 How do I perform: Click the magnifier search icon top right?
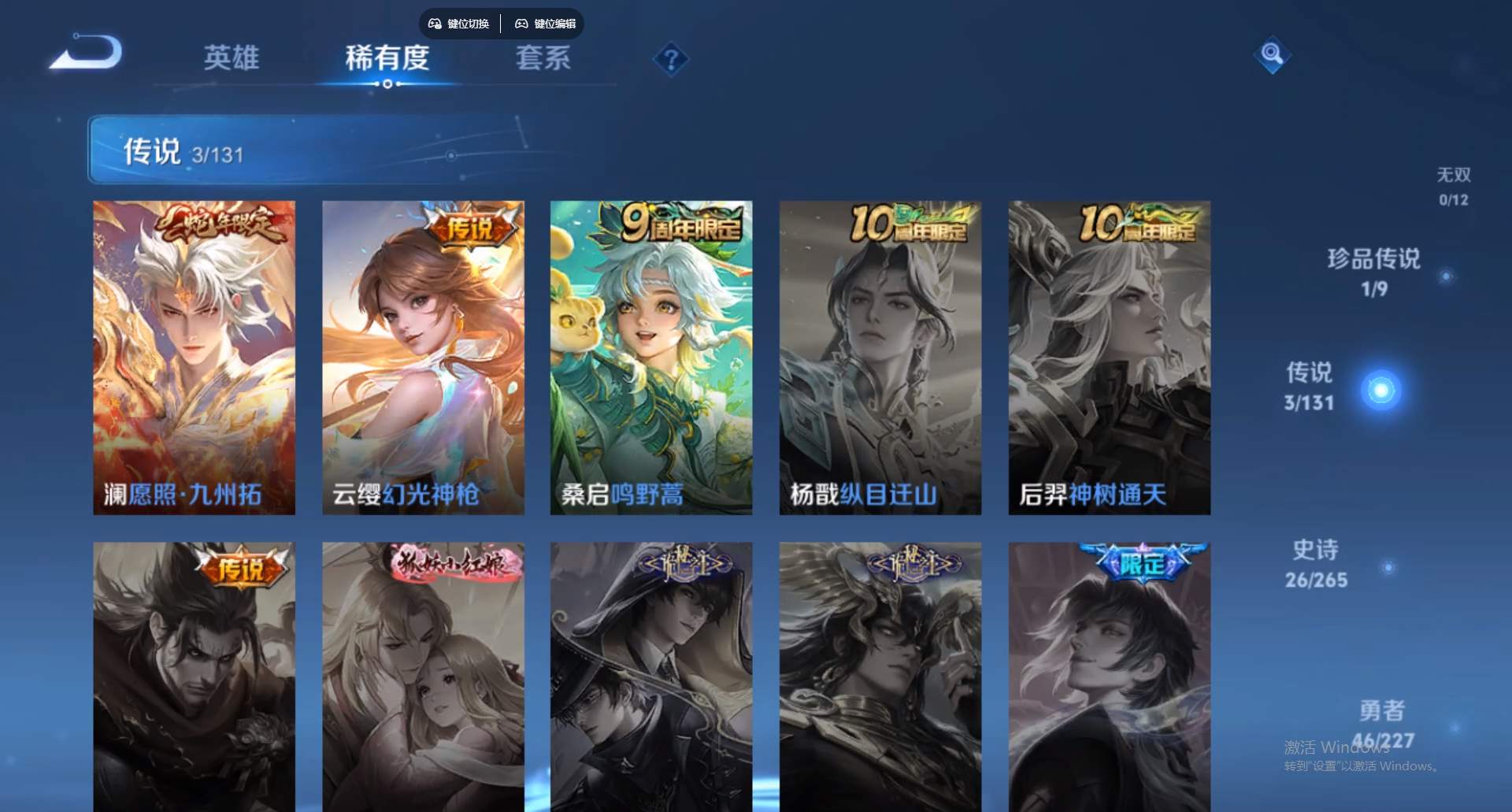coord(1273,56)
